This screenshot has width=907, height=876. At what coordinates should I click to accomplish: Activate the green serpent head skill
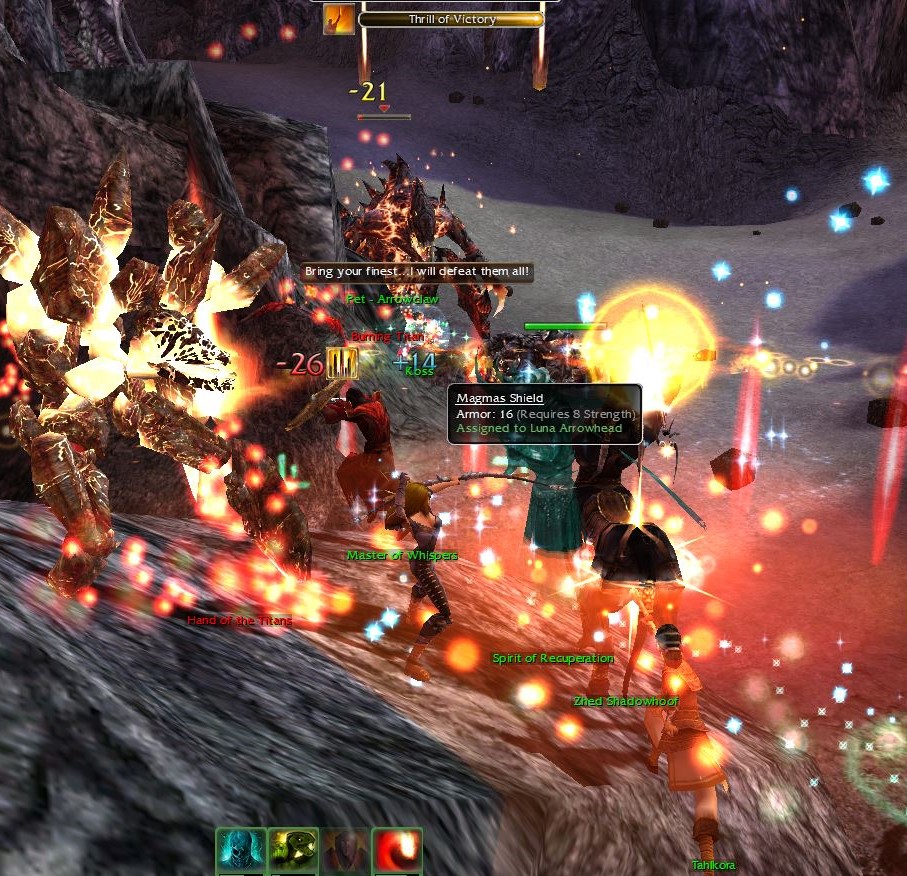point(293,852)
